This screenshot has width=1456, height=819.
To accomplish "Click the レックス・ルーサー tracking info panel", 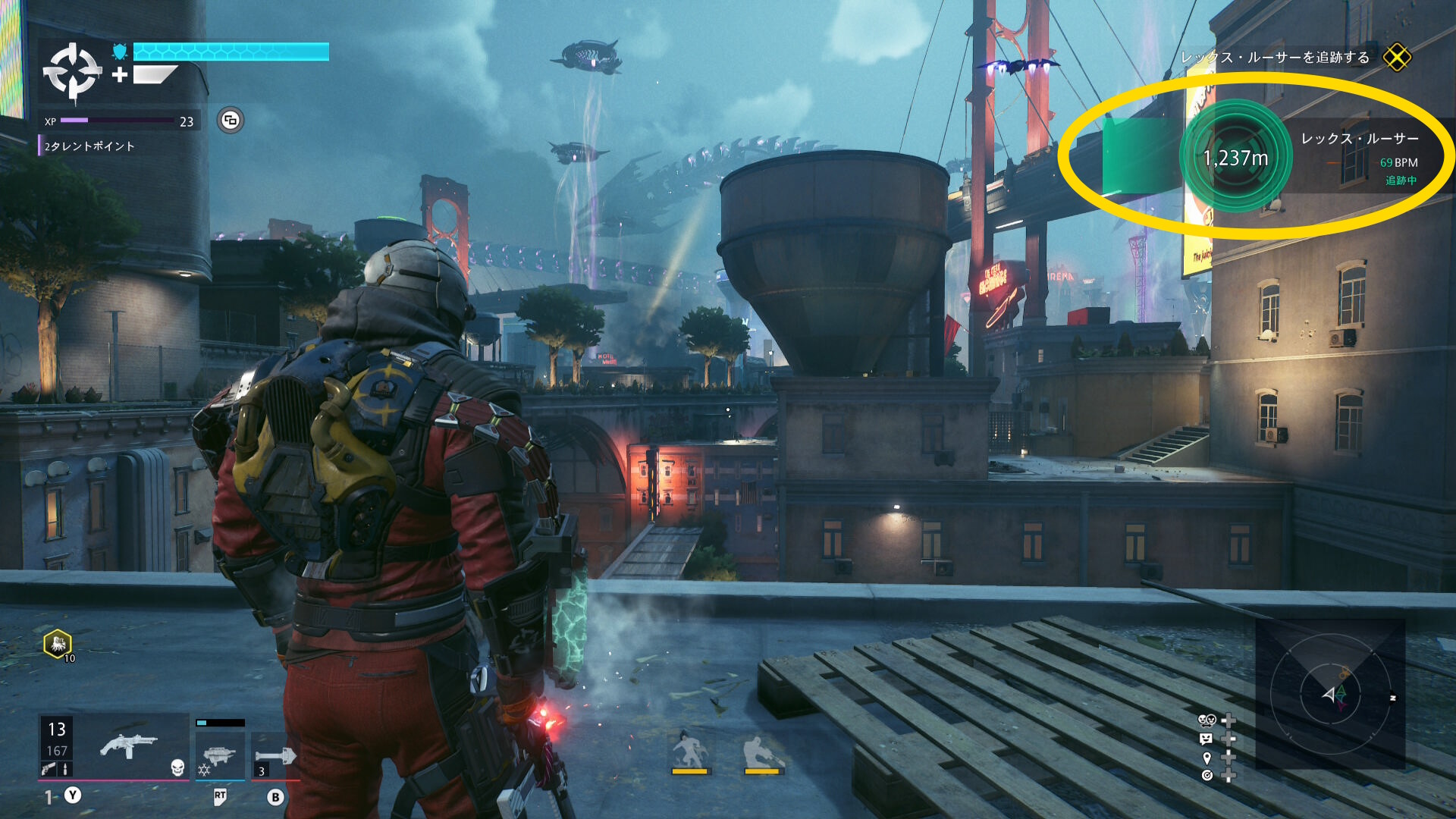I will [1360, 158].
